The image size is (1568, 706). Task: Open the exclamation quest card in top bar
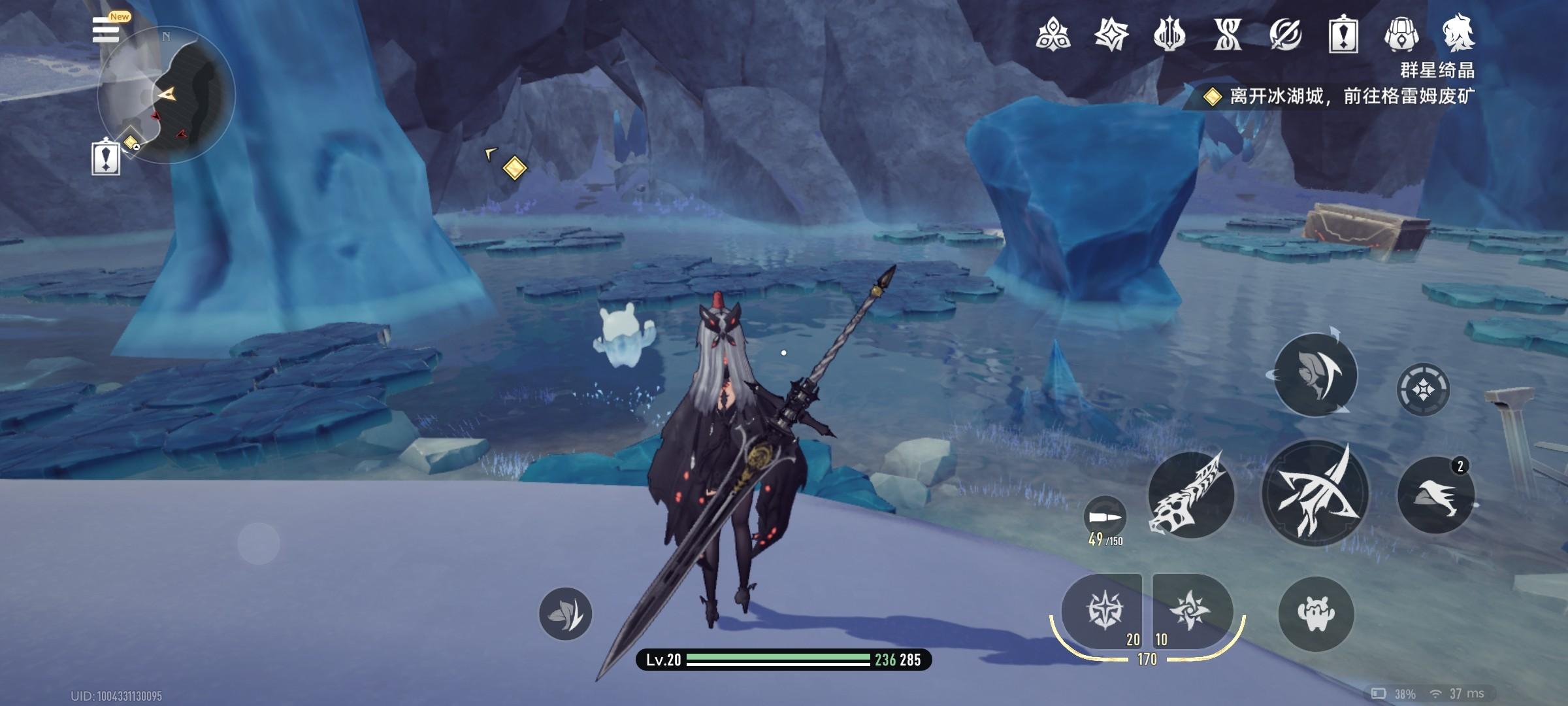tap(1343, 34)
